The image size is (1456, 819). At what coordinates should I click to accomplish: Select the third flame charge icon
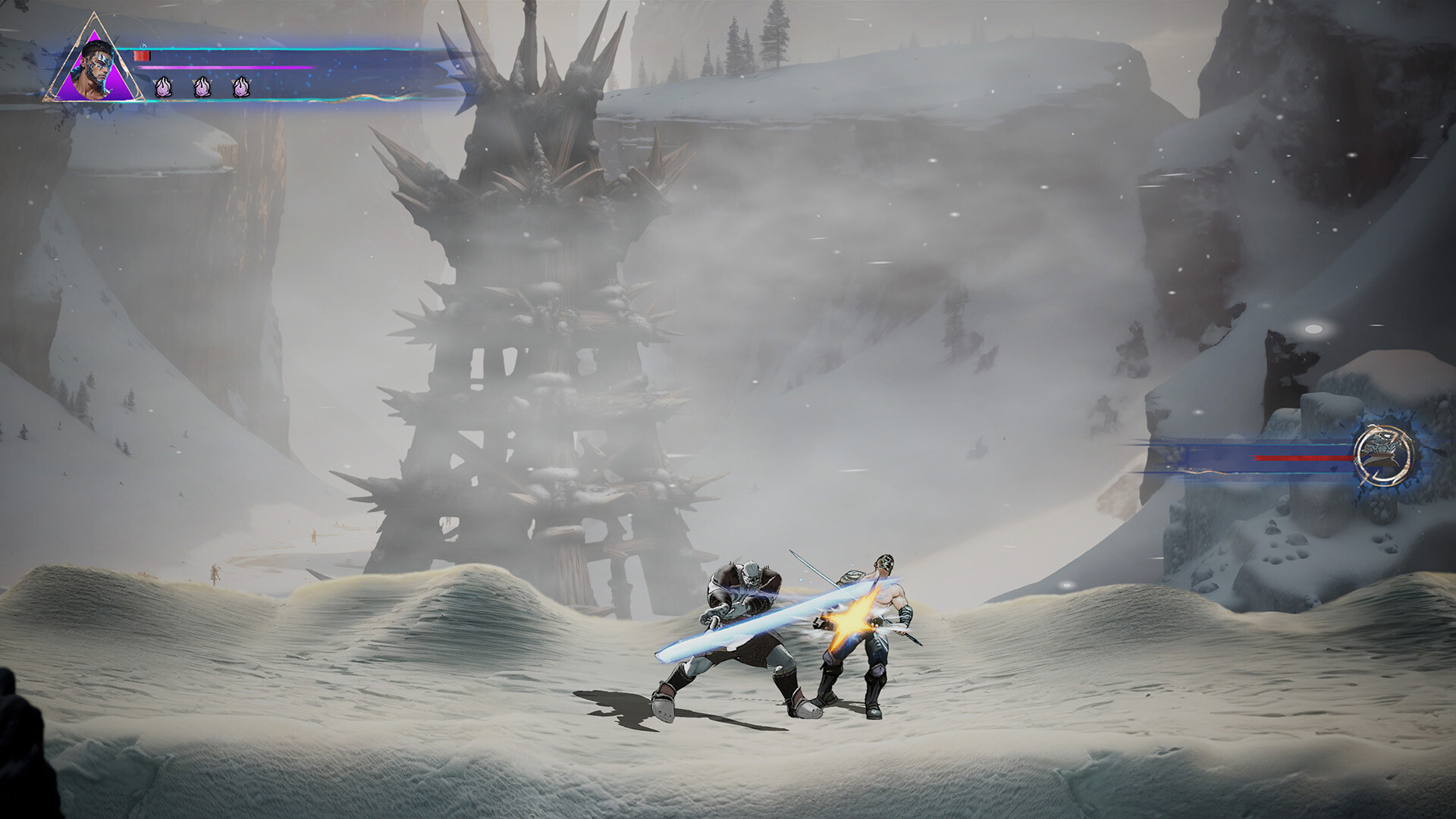240,86
